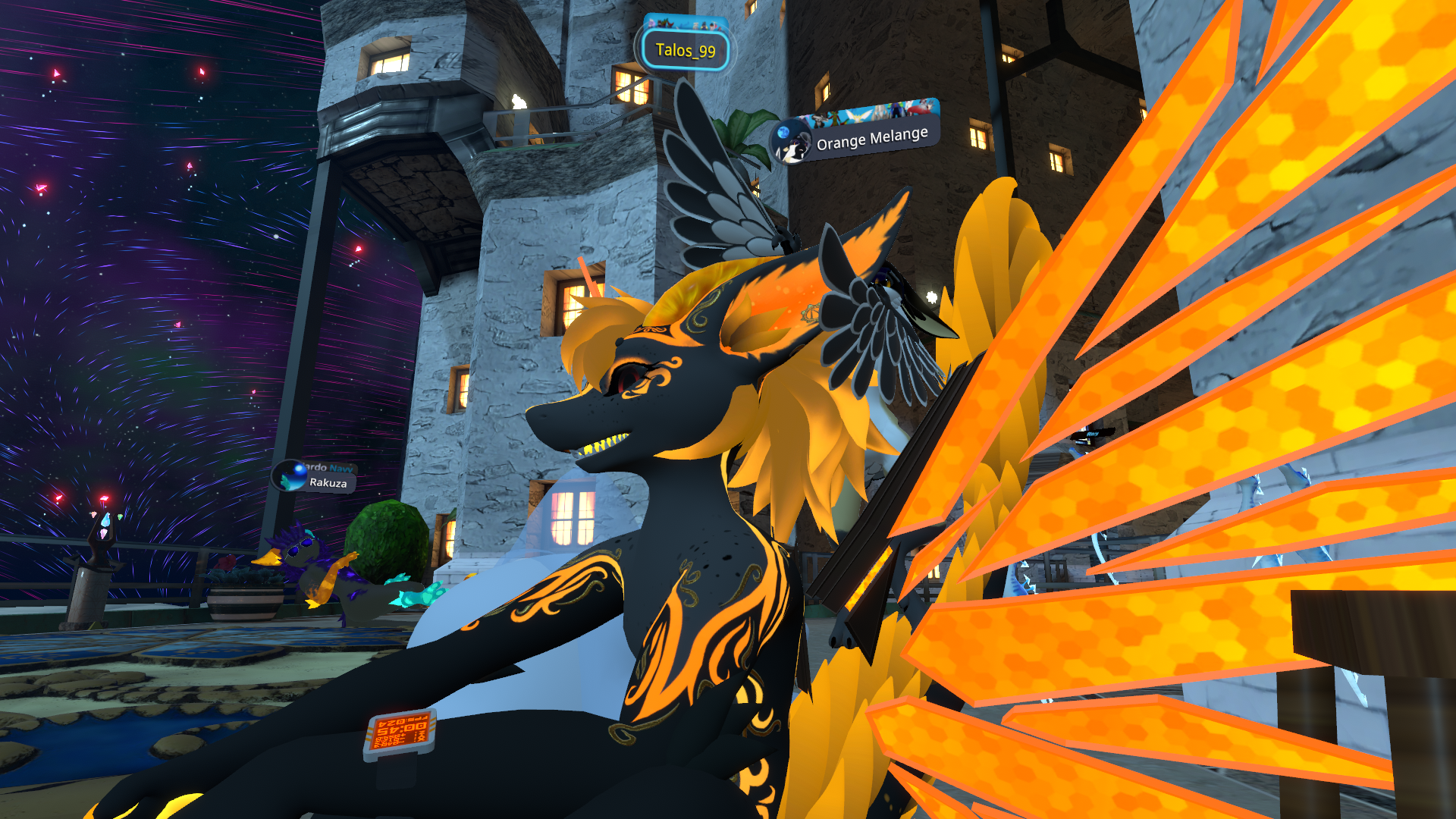
Task: Select the Talos_99 player nameplate
Action: point(685,51)
